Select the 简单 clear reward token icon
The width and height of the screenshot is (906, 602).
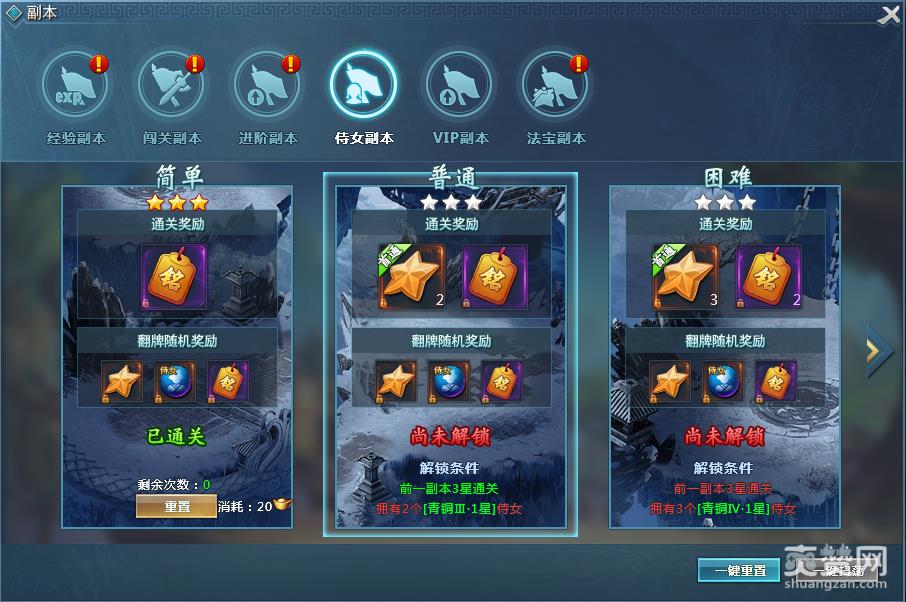click(x=176, y=275)
